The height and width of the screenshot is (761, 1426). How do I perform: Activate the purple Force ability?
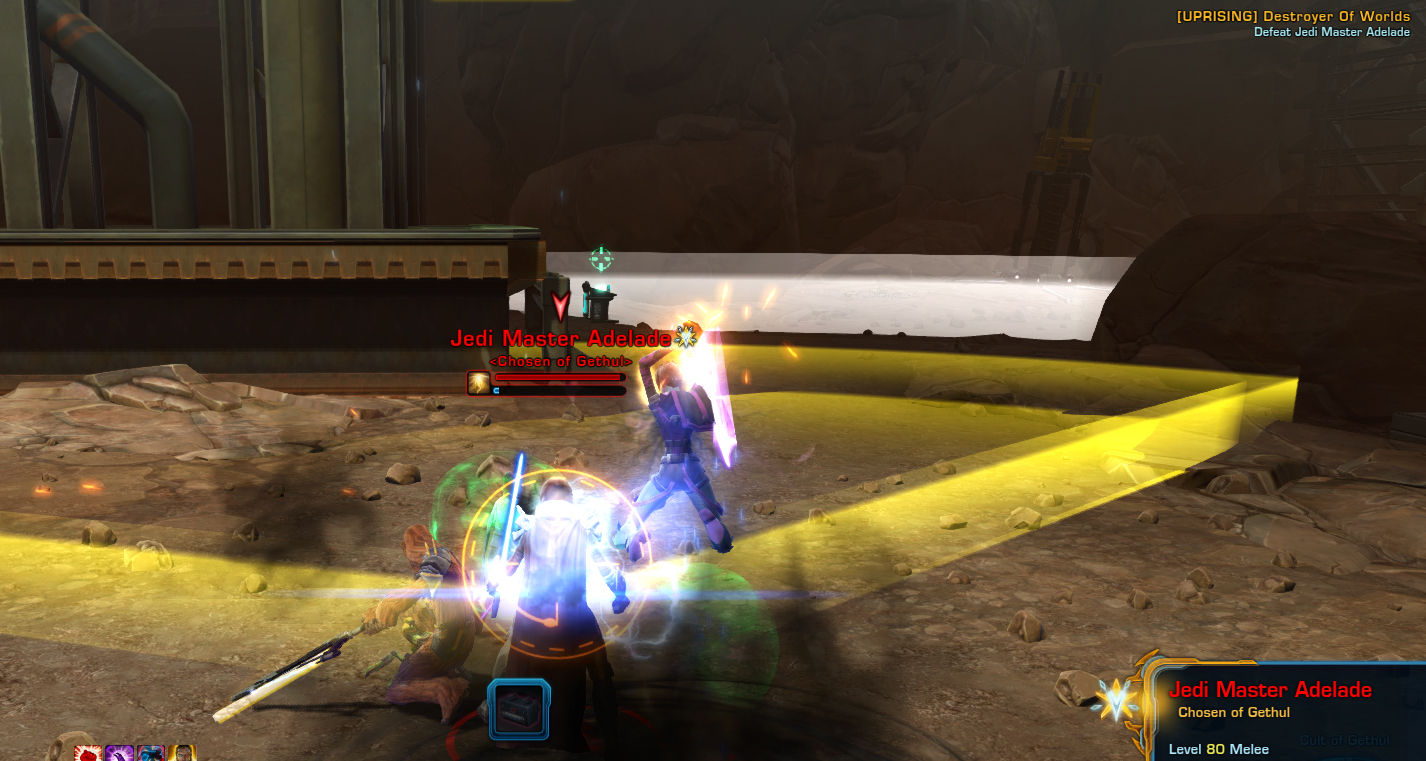tap(119, 753)
